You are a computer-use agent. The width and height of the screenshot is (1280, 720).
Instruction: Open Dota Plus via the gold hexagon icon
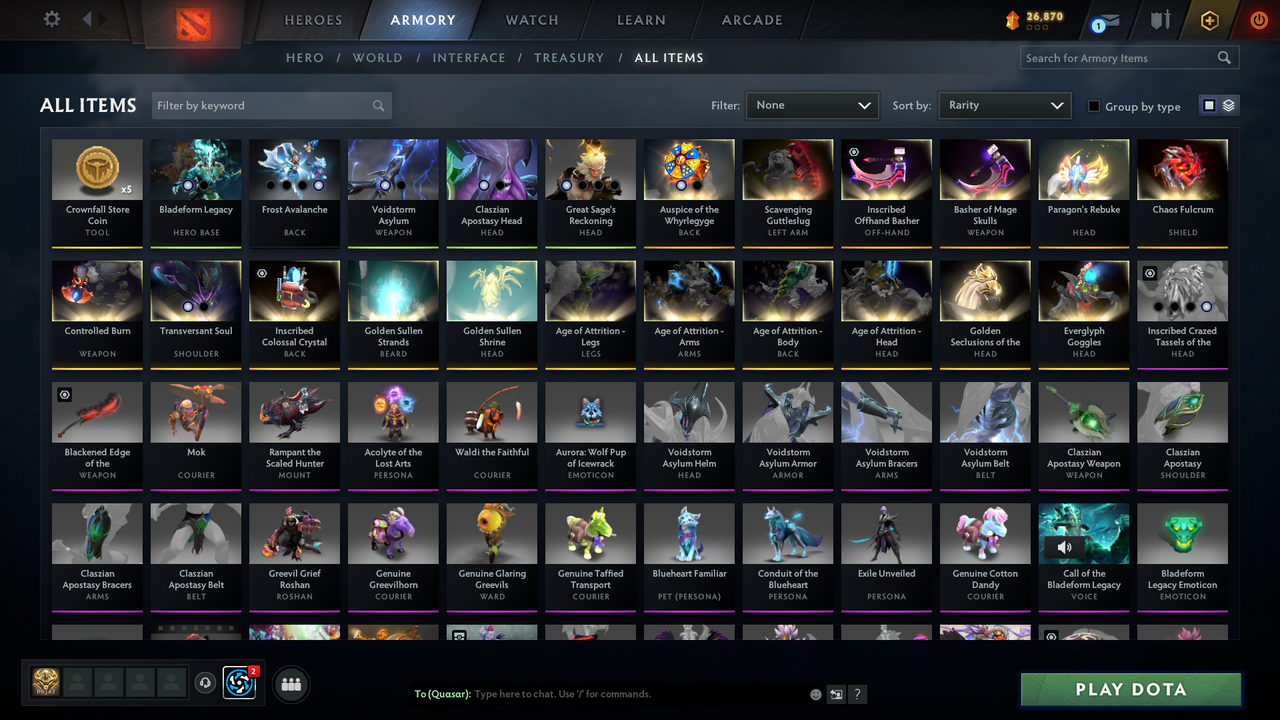[1209, 18]
